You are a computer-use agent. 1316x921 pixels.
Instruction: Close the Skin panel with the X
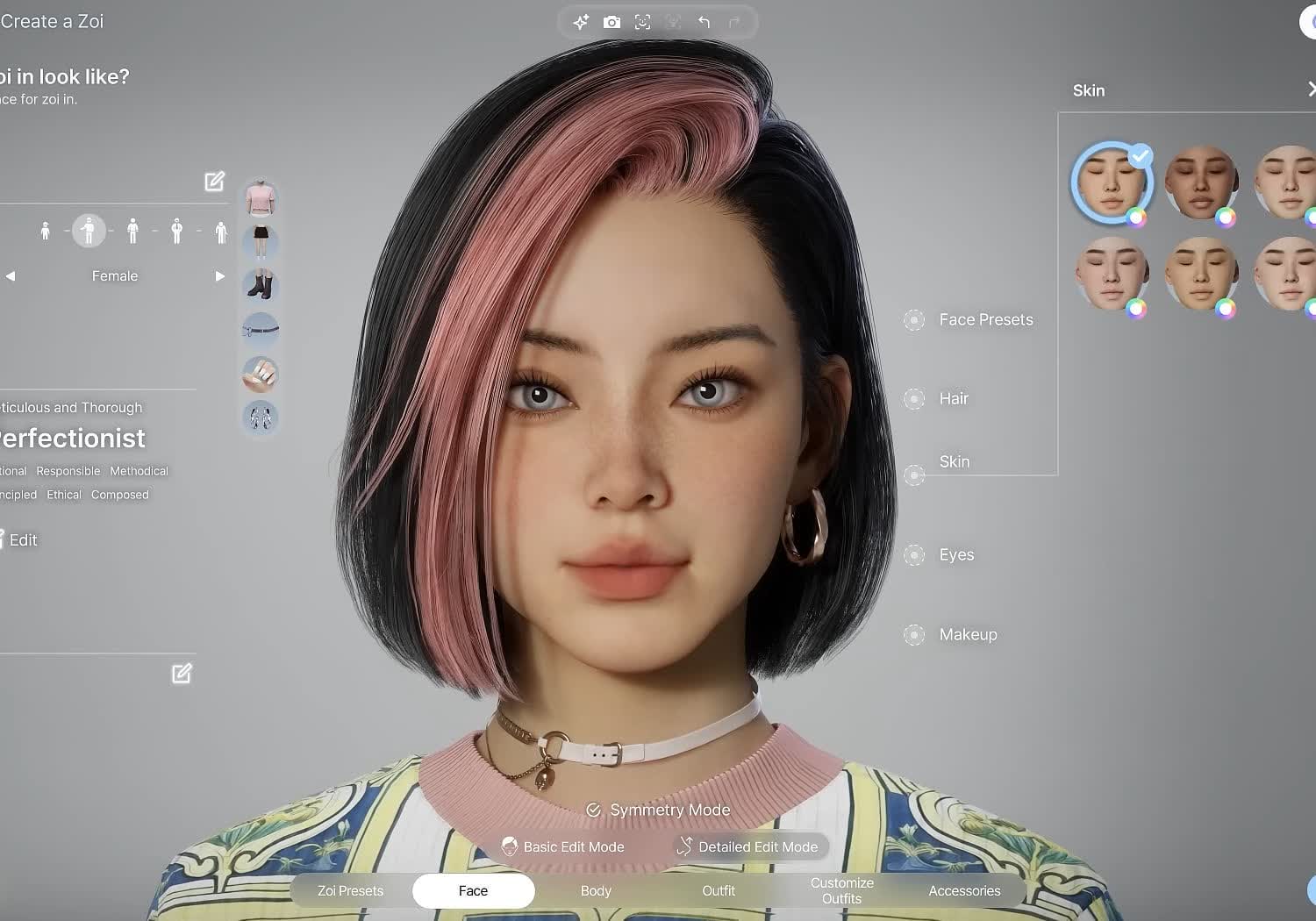[x=1311, y=89]
